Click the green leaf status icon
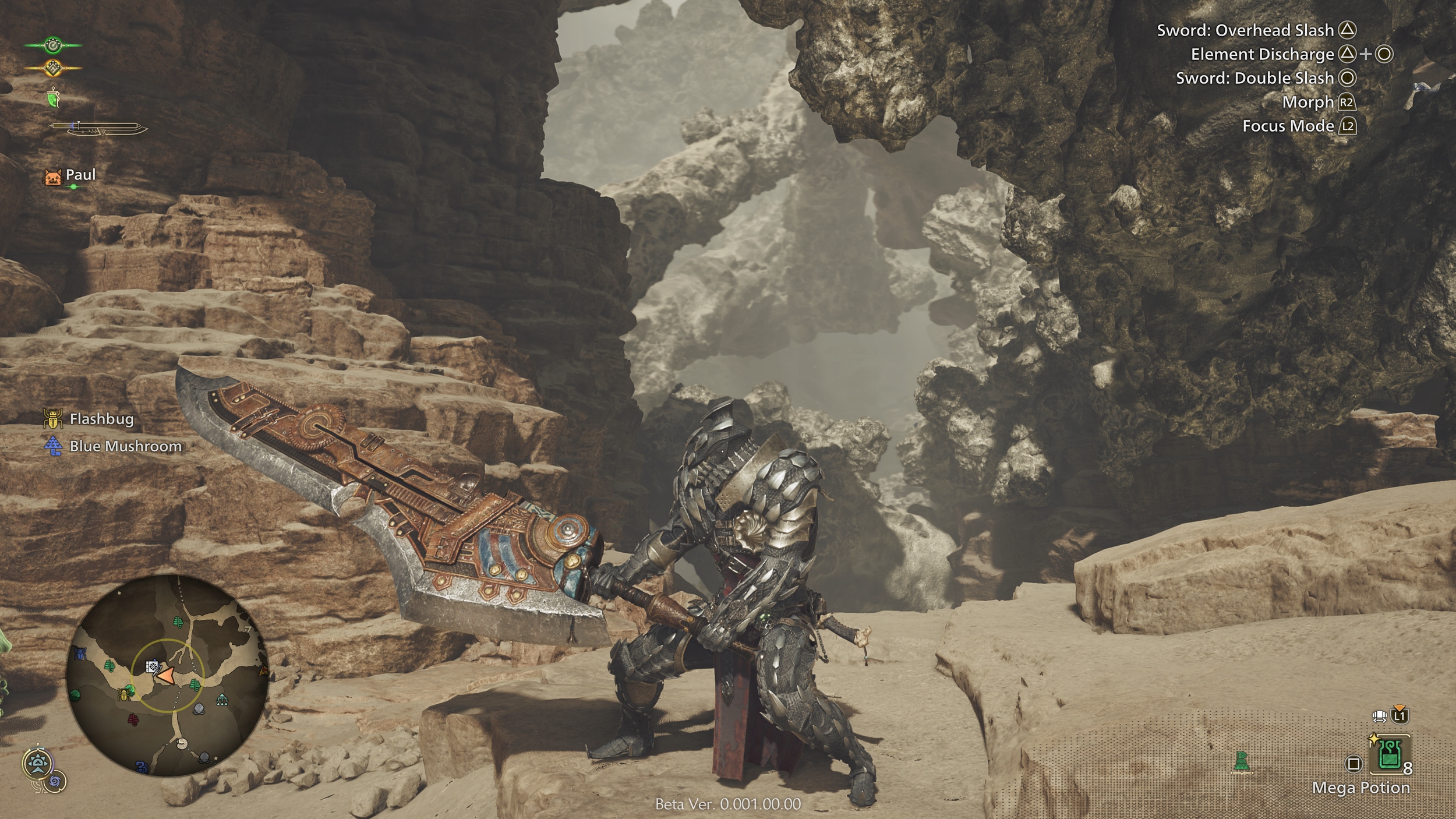 pos(54,98)
